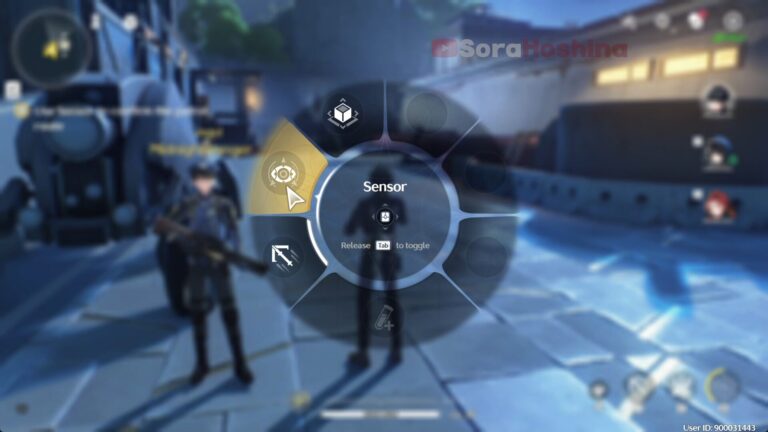The image size is (768, 432).
Task: Choose the cube utility at the wheel's top
Action: [345, 115]
